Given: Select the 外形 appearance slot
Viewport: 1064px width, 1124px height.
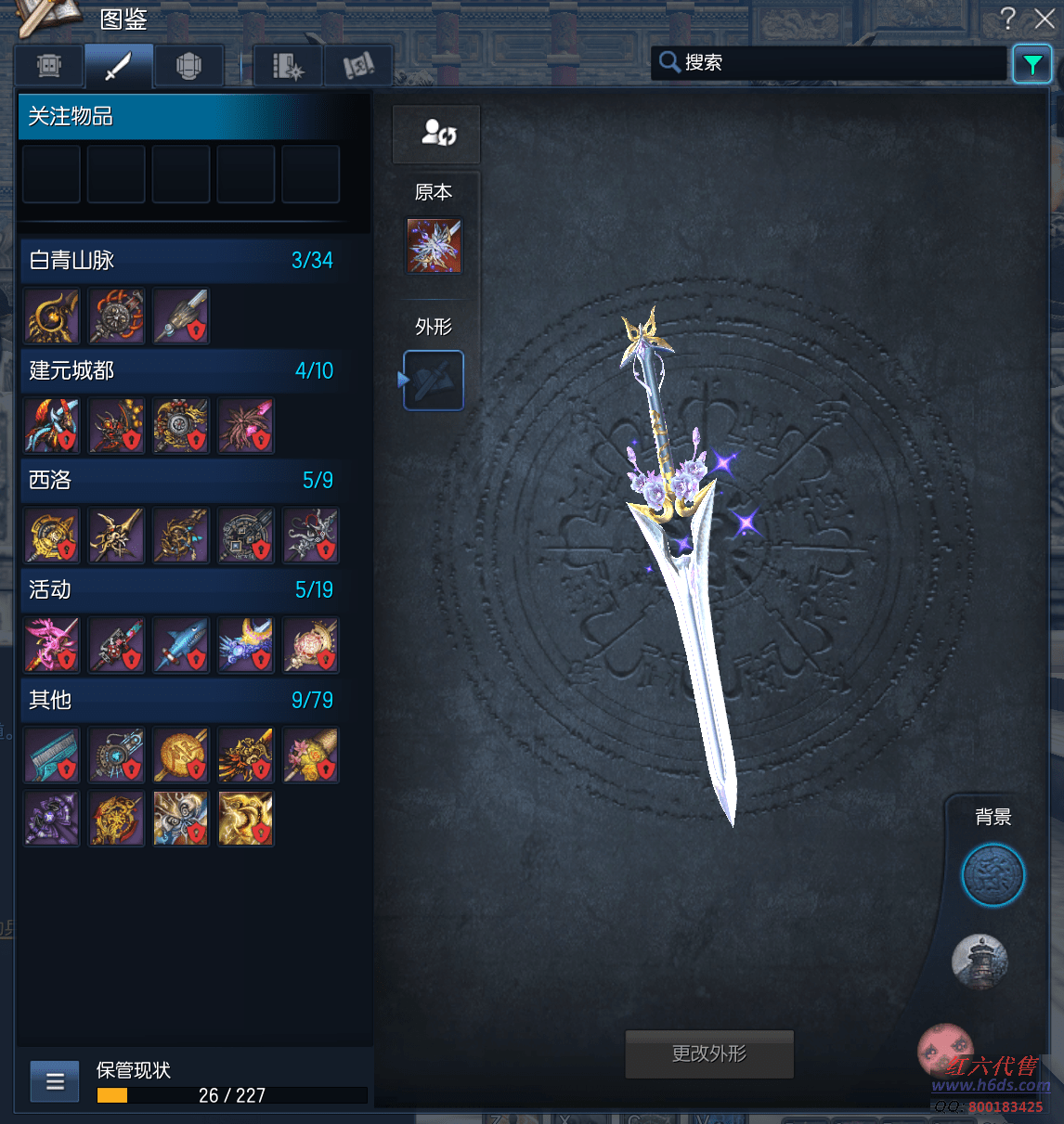Looking at the screenshot, I should pos(434,381).
